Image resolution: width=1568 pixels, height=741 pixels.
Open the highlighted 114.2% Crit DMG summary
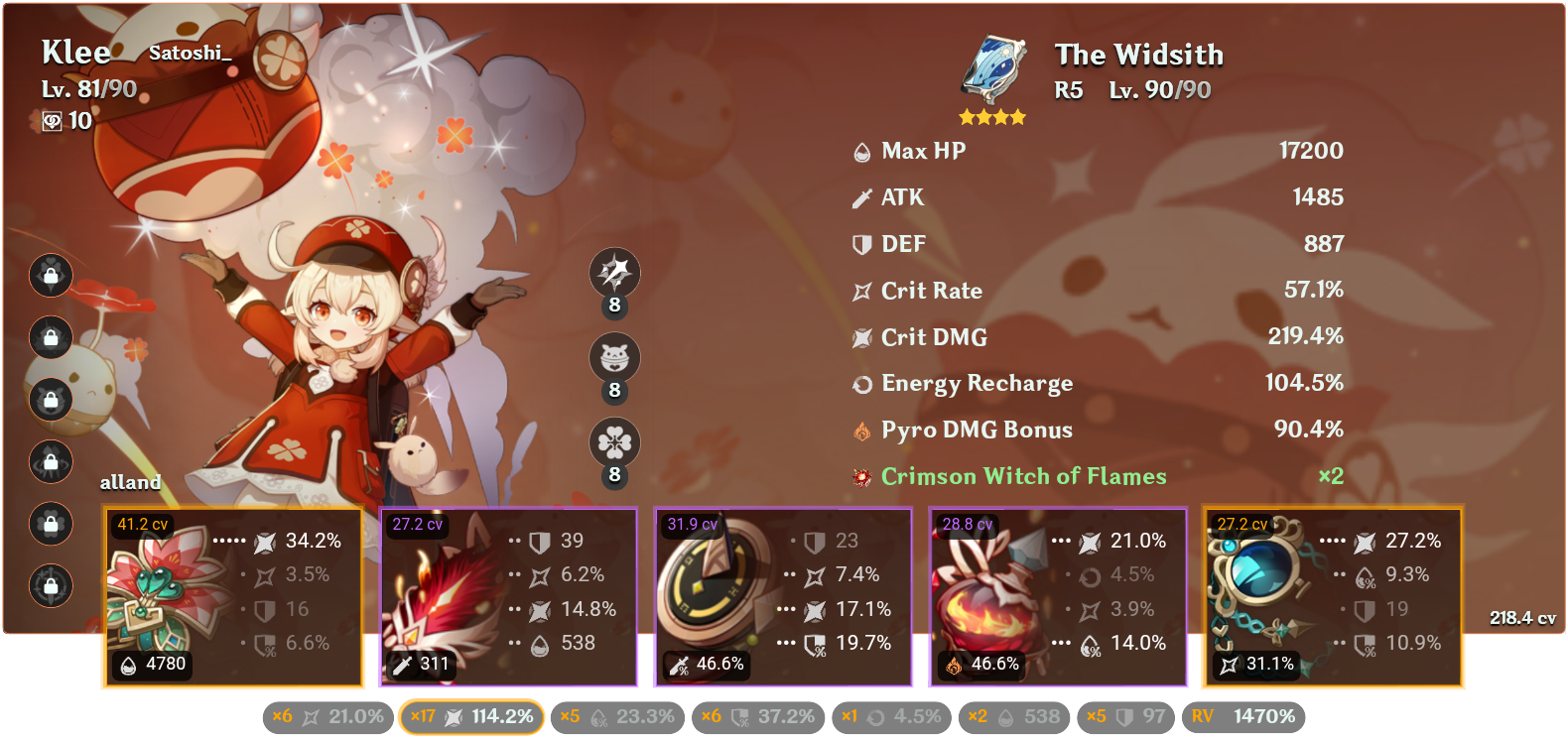[x=470, y=716]
